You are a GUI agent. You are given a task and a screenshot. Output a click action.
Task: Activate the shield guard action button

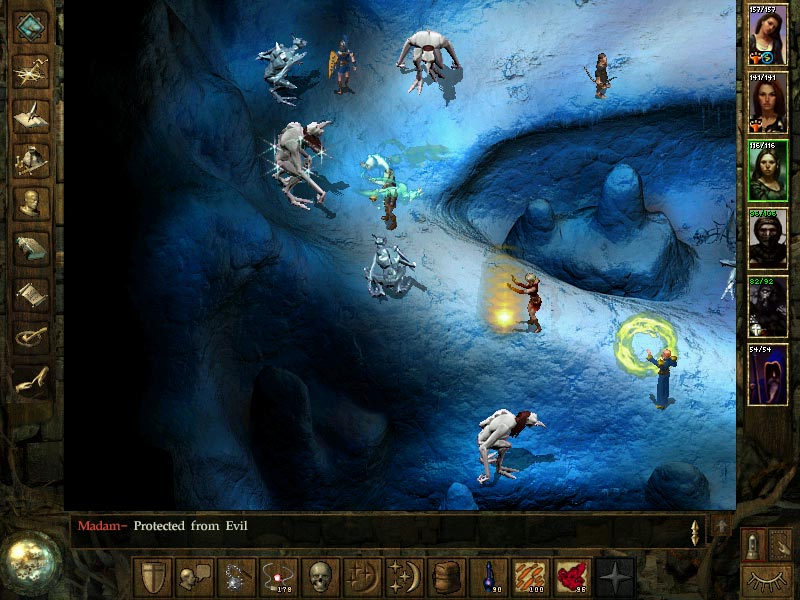[x=152, y=577]
